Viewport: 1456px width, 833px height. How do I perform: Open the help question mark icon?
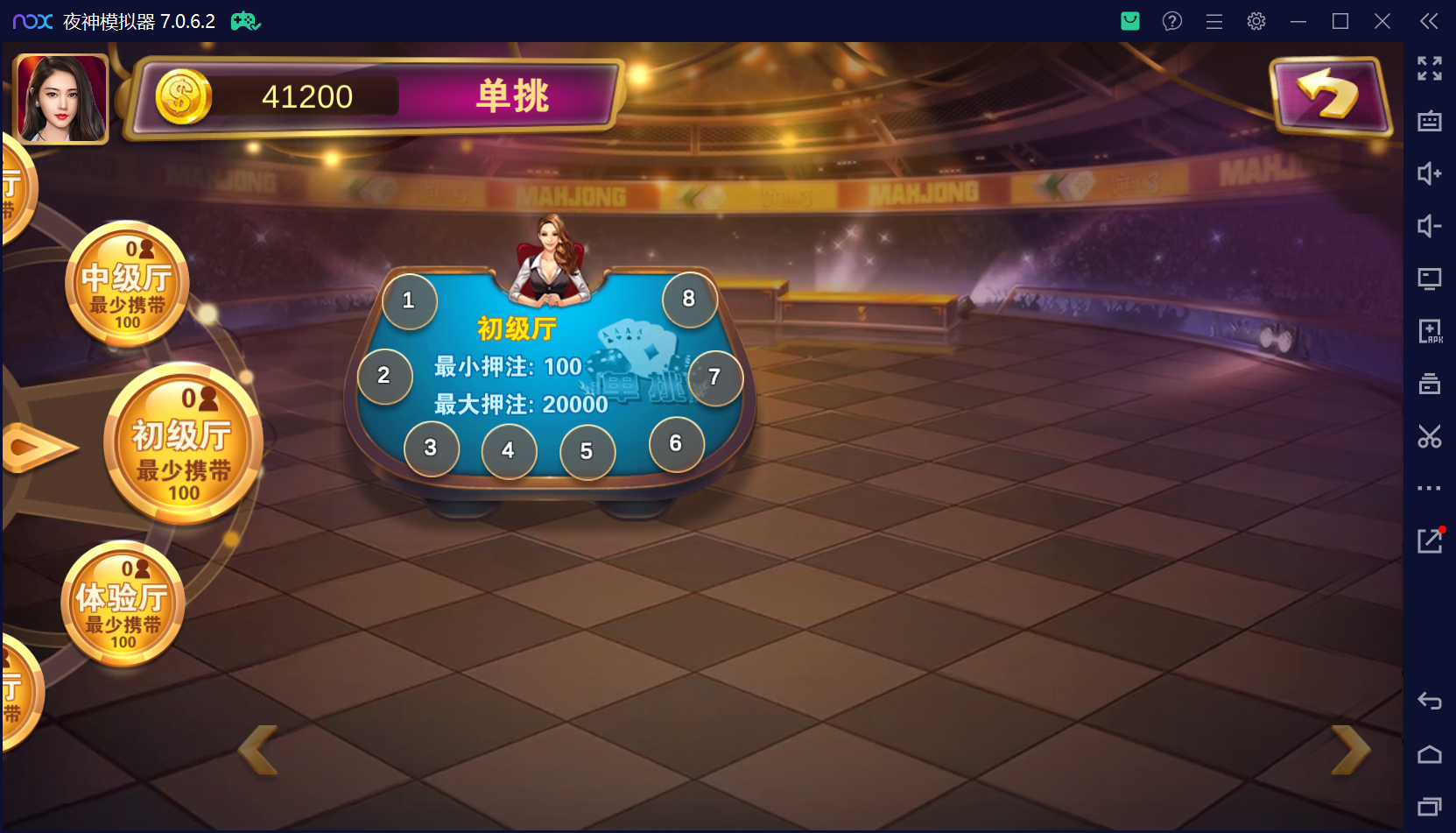tap(1171, 21)
